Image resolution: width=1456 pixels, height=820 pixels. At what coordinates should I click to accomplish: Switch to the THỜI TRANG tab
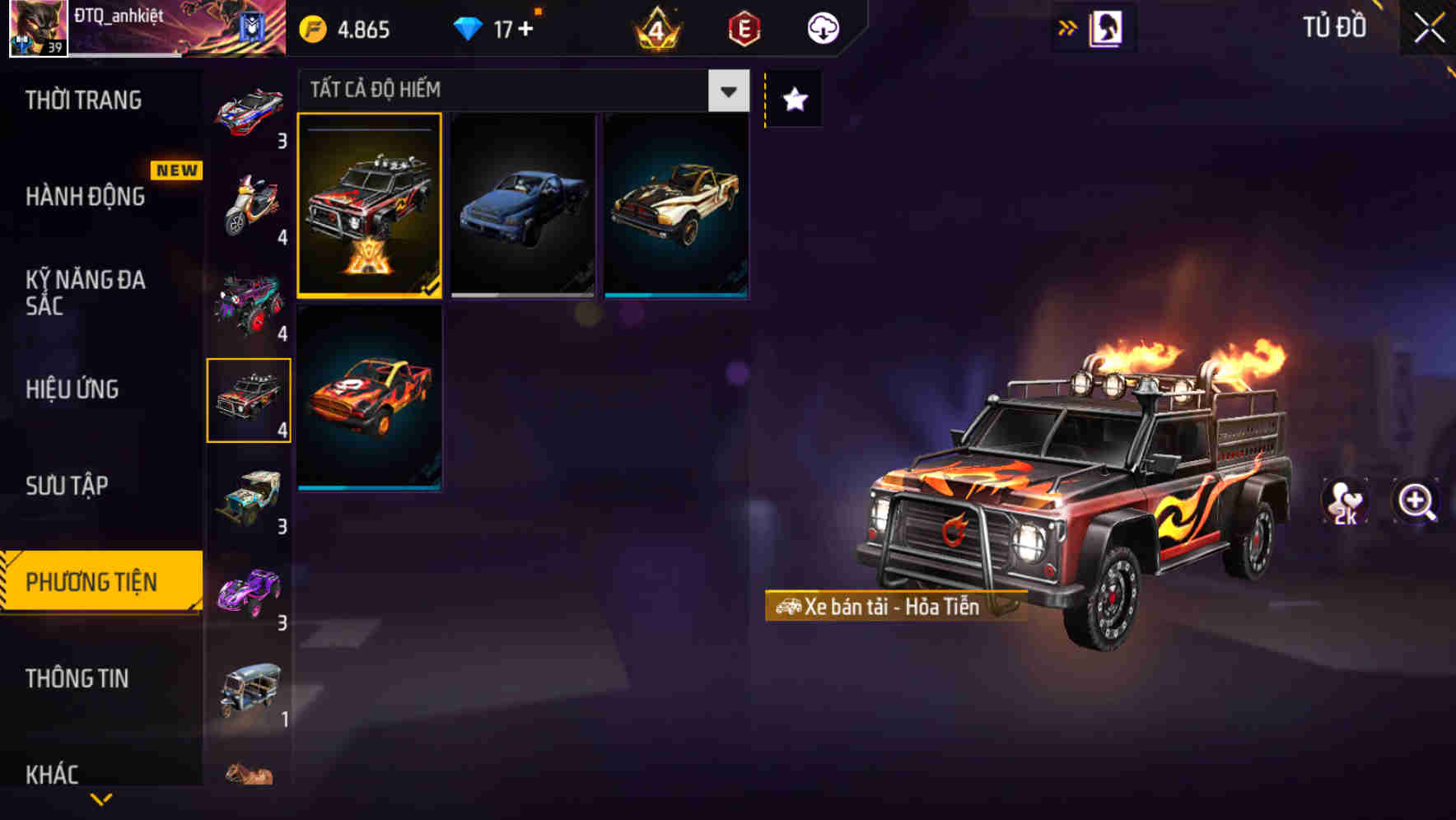82,99
